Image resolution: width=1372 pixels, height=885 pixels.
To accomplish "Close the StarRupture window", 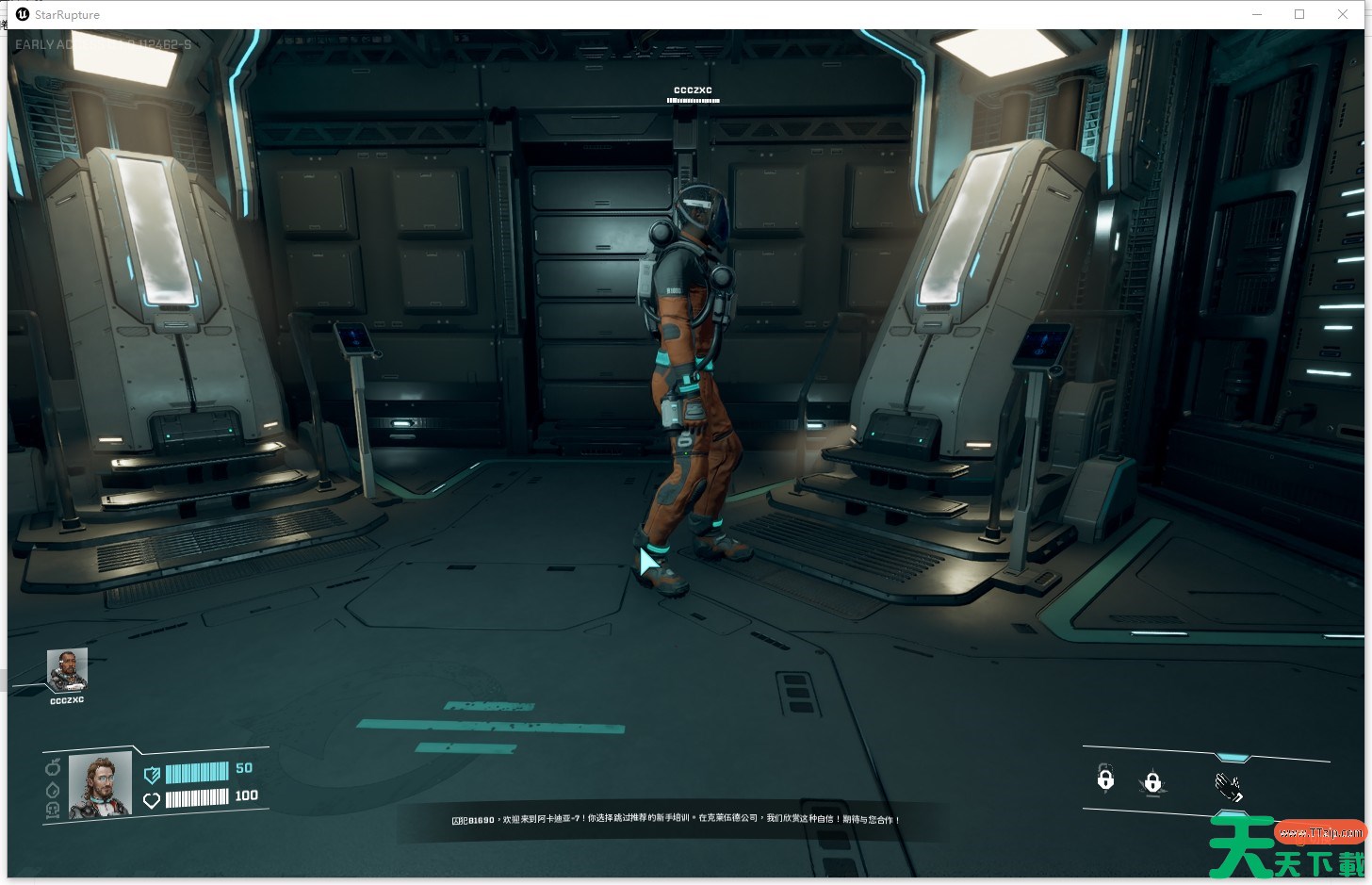I will point(1343,14).
